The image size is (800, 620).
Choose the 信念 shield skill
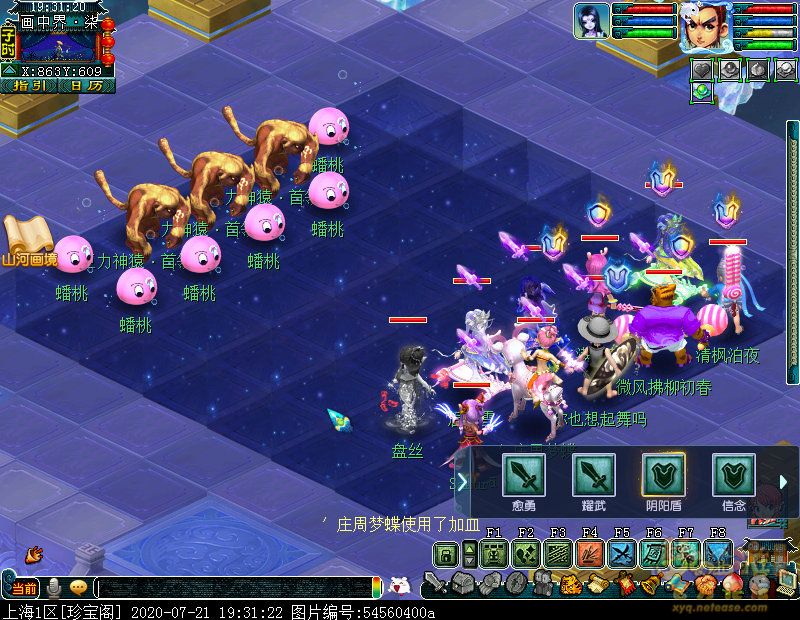(733, 475)
